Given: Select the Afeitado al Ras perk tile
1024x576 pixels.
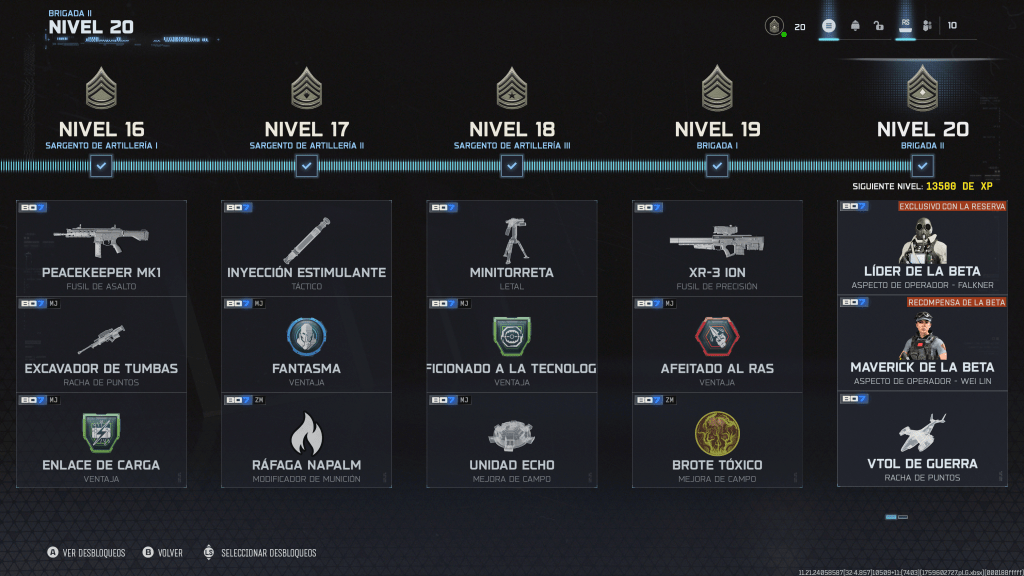Looking at the screenshot, I should [x=717, y=344].
